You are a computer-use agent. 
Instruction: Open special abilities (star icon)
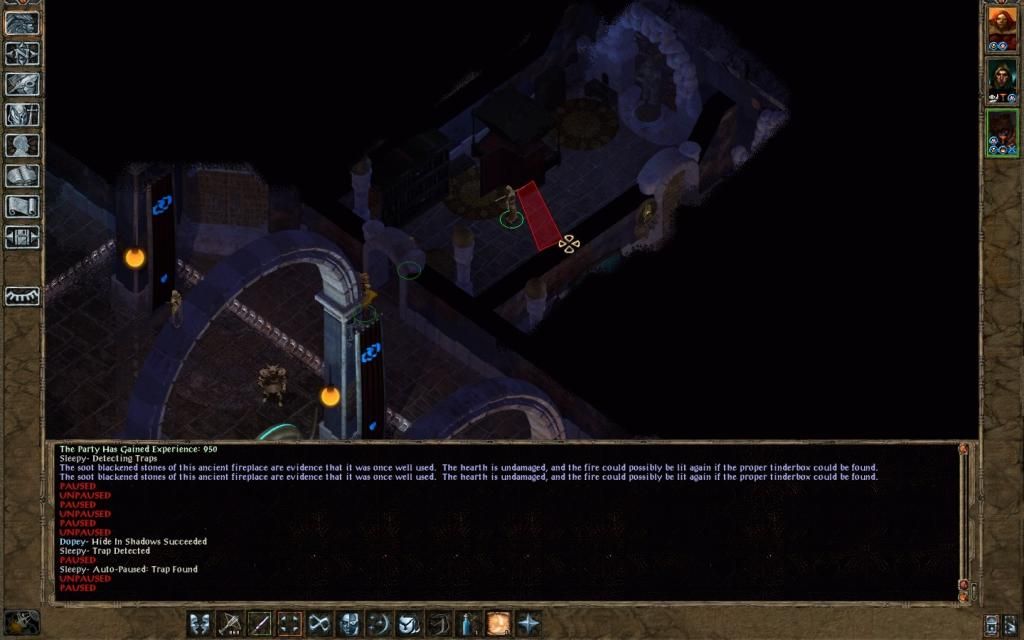pos(527,624)
